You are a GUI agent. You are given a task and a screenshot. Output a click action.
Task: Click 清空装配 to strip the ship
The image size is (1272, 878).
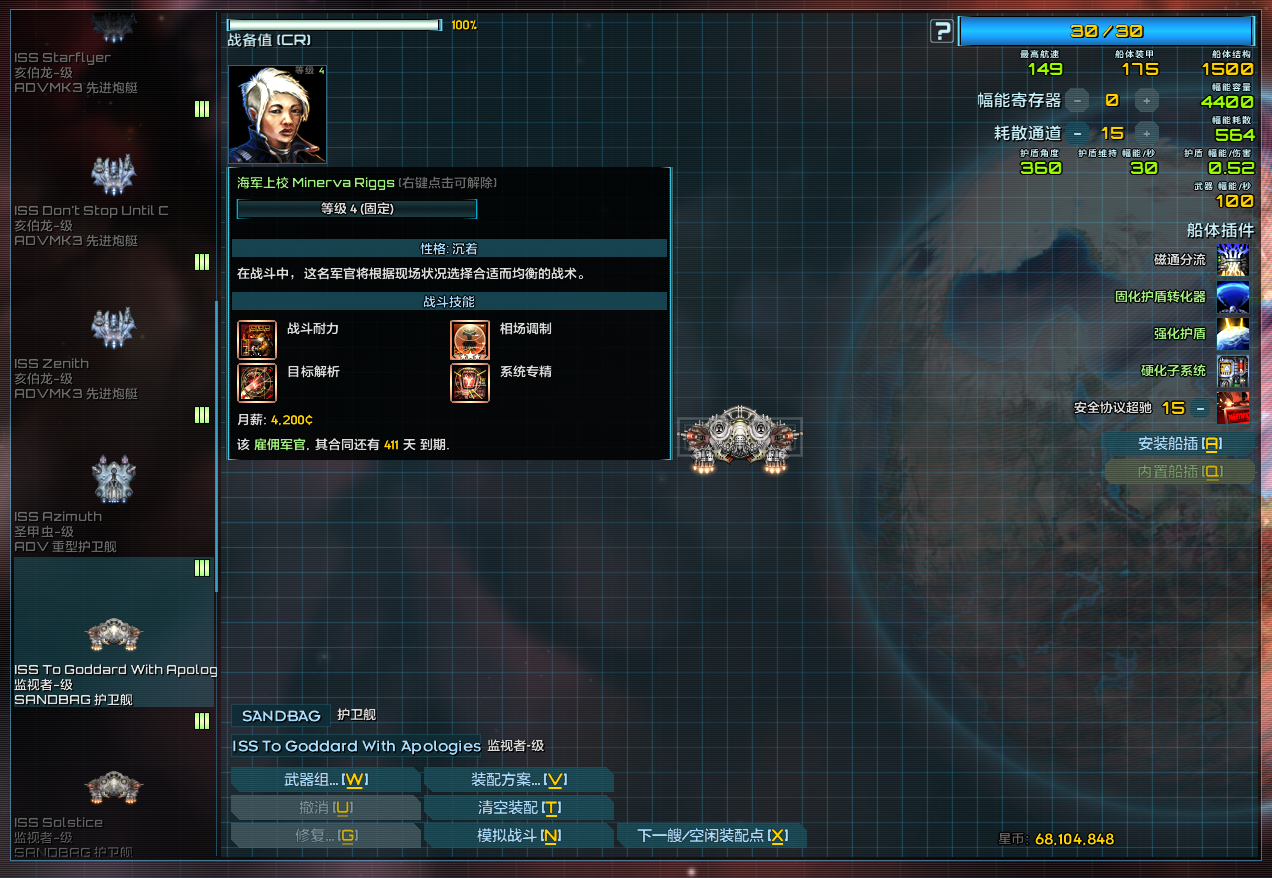click(518, 808)
